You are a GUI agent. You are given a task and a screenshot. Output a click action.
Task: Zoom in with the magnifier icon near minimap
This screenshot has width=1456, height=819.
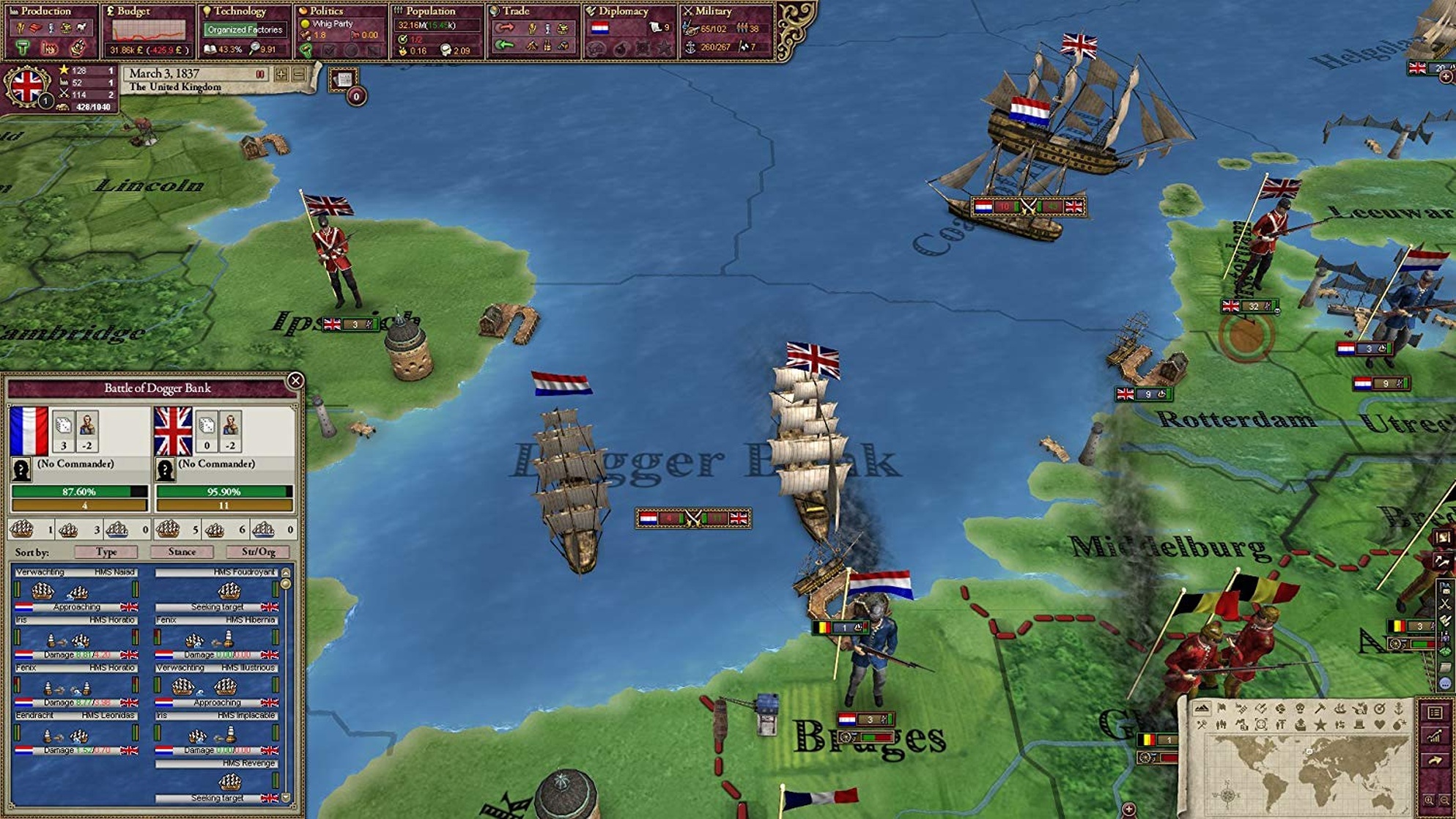pos(1430,800)
